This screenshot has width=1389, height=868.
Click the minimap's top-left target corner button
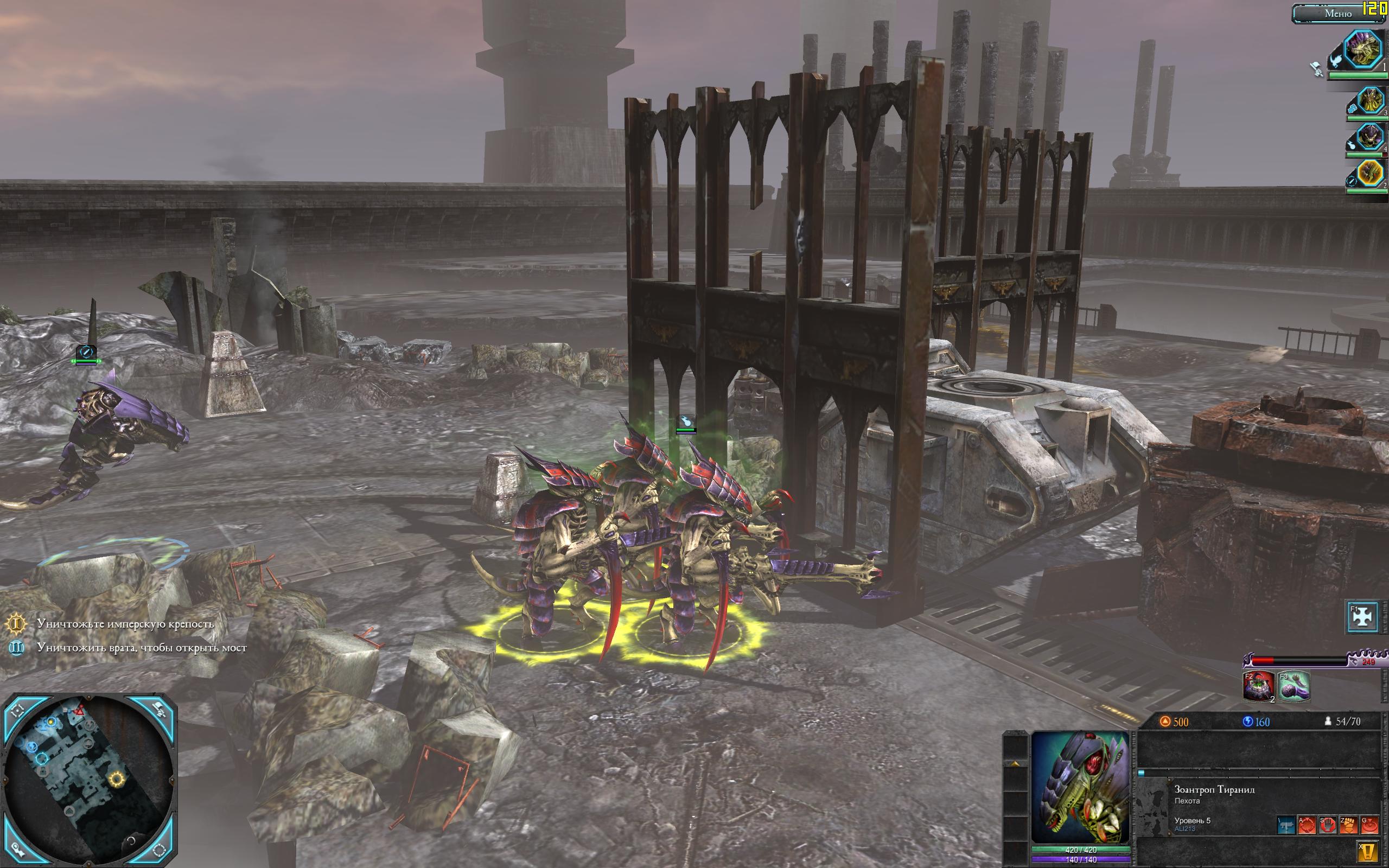click(17, 711)
